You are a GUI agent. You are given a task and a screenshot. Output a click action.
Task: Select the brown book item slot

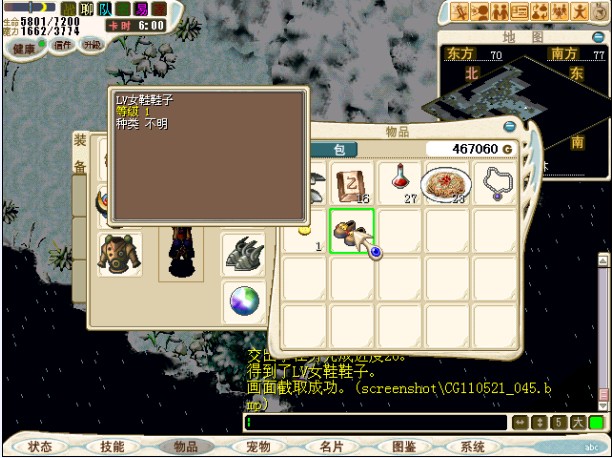(352, 183)
